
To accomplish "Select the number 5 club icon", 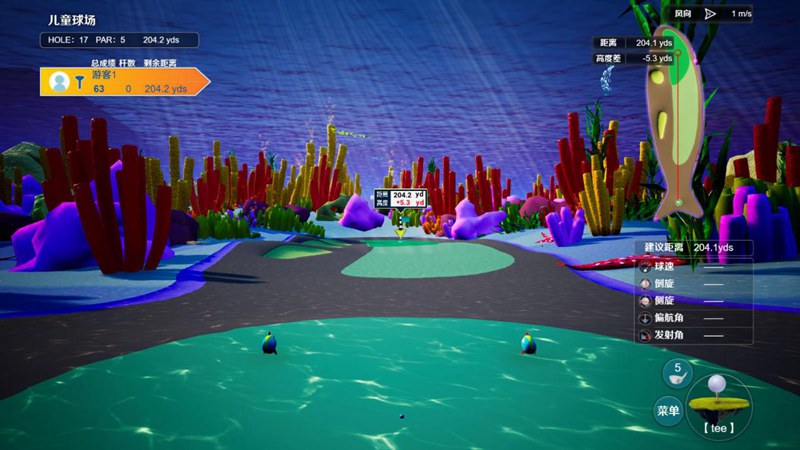I will click(x=677, y=373).
